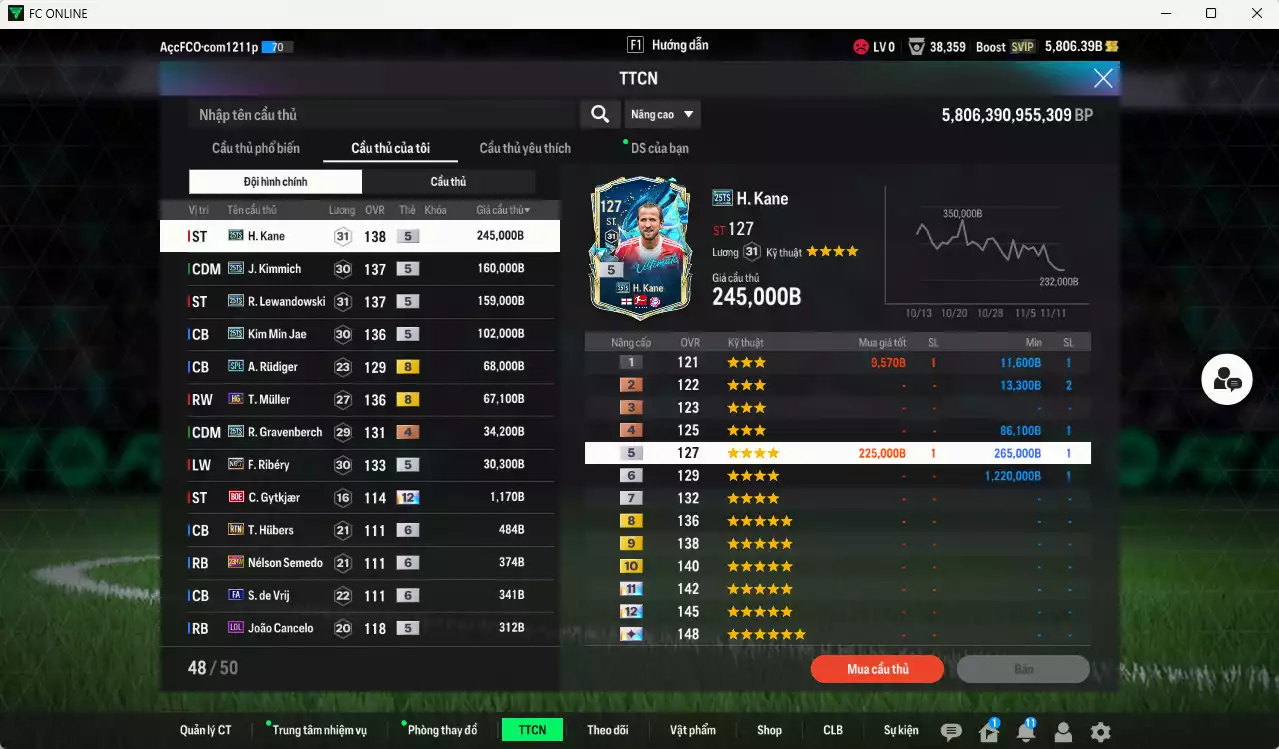
Task: Click the magnifier search button
Action: [600, 115]
